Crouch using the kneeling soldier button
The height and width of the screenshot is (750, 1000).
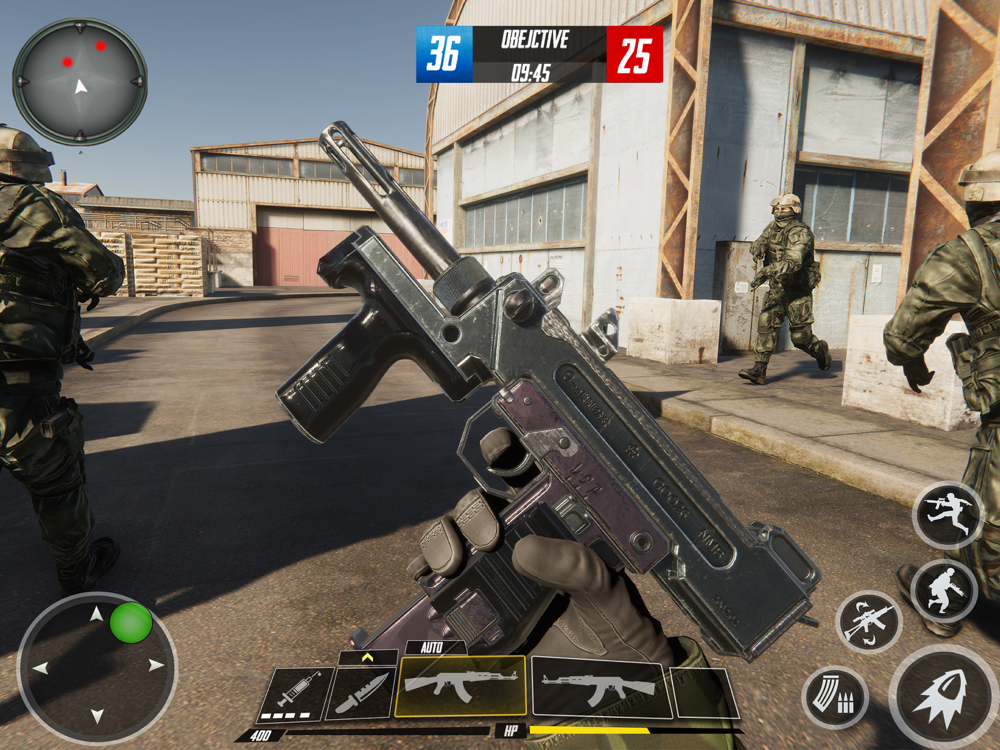pos(944,591)
